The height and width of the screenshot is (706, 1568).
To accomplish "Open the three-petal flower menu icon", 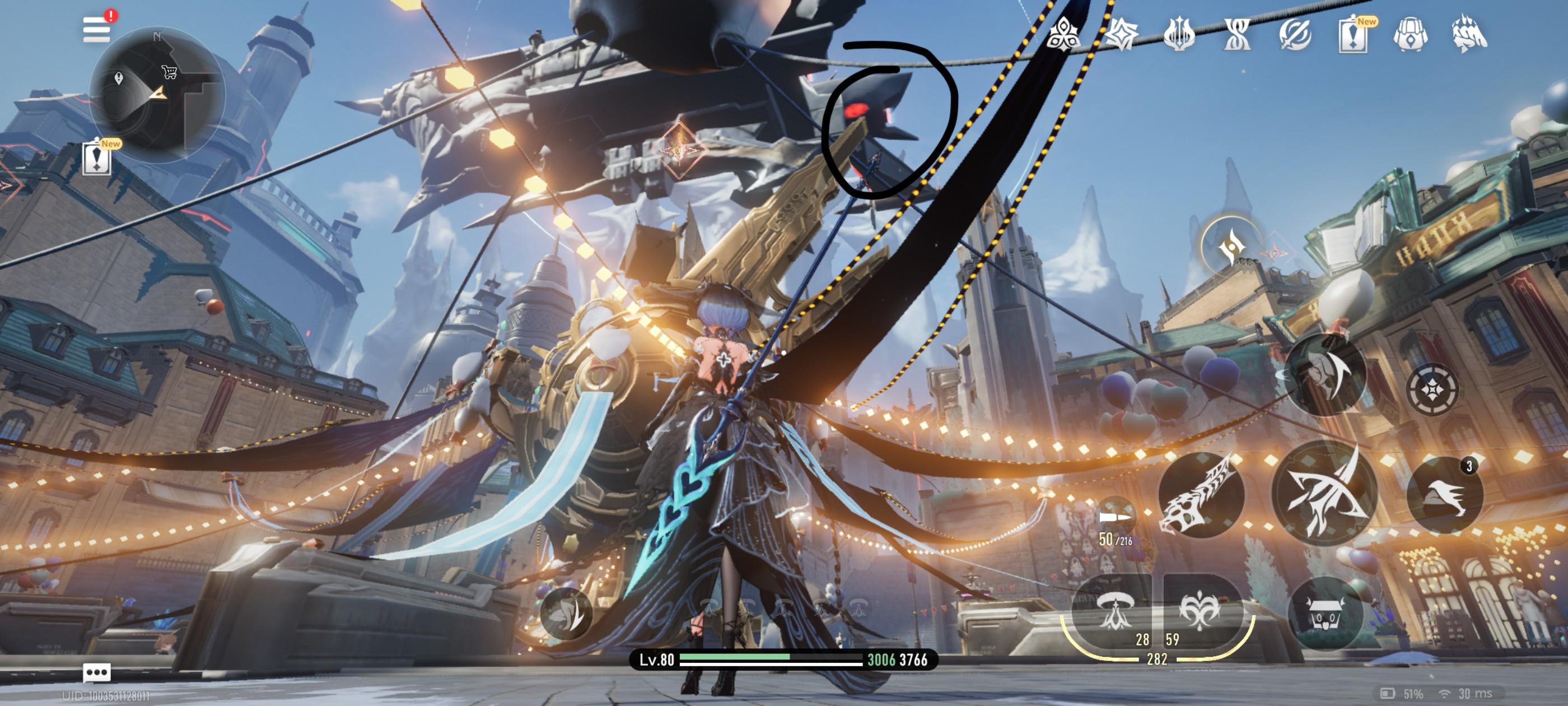I will [x=1063, y=34].
